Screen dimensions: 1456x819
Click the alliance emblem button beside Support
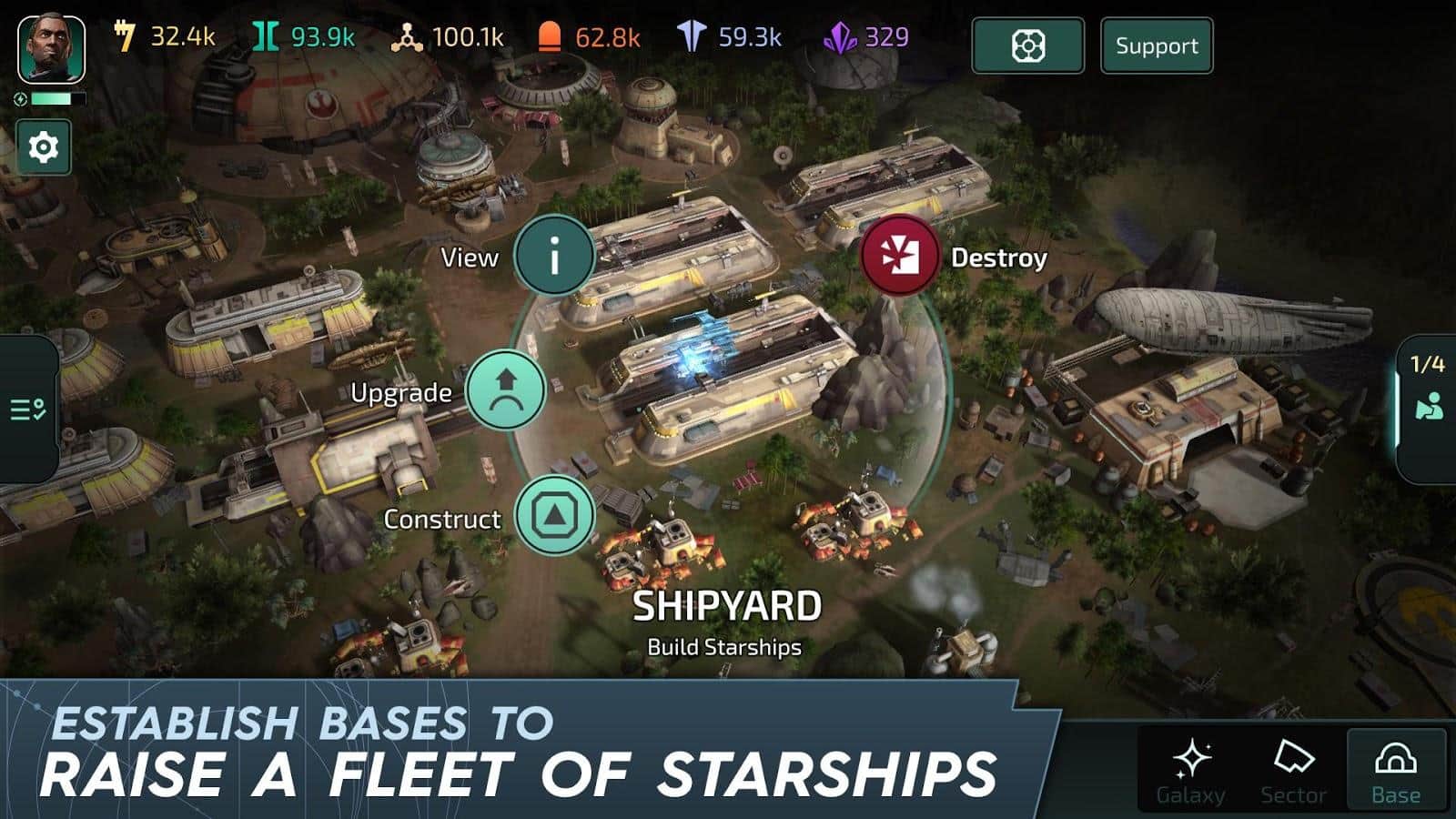pyautogui.click(x=1027, y=45)
